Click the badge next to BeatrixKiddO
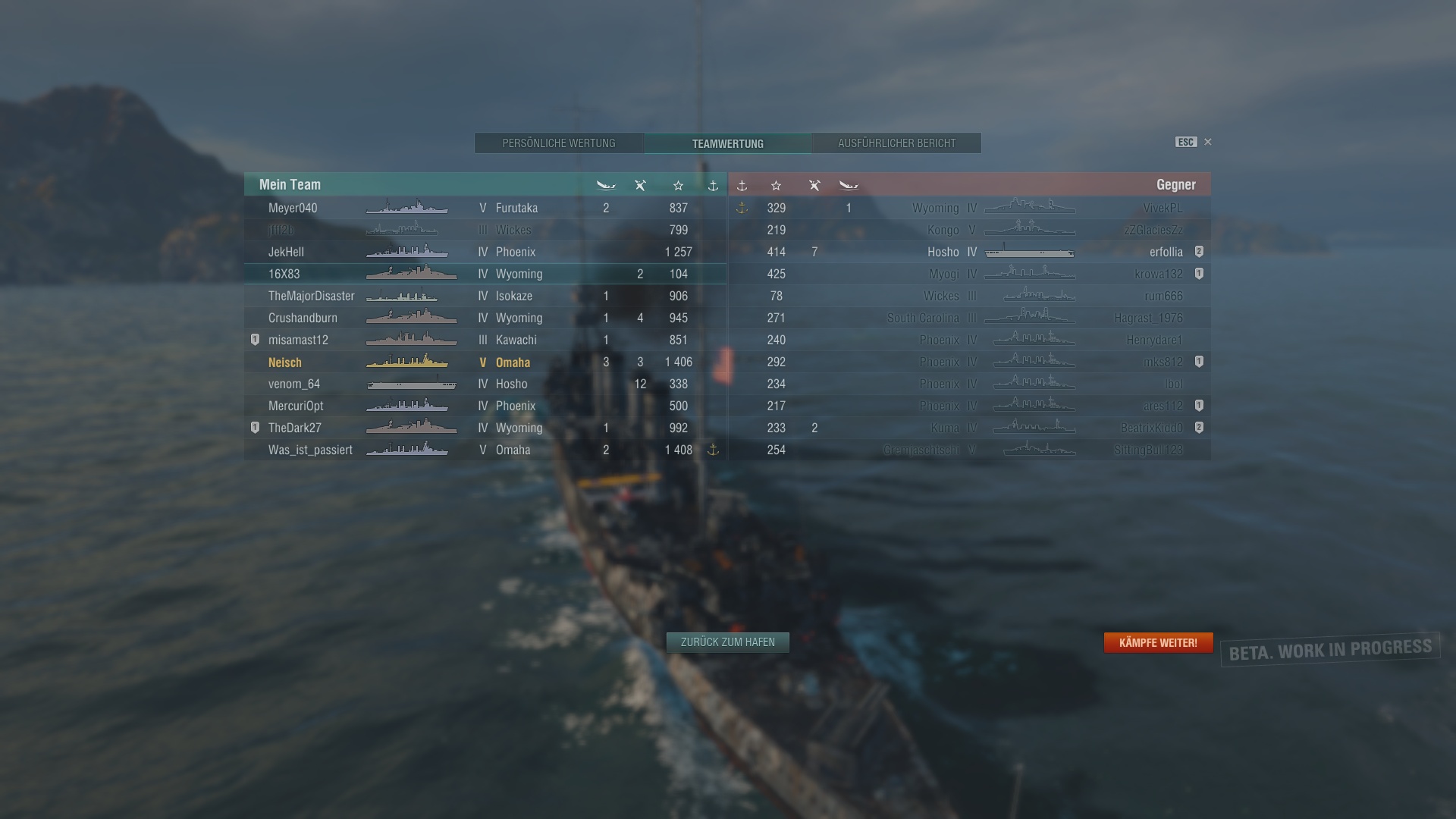1456x819 pixels. point(1199,427)
